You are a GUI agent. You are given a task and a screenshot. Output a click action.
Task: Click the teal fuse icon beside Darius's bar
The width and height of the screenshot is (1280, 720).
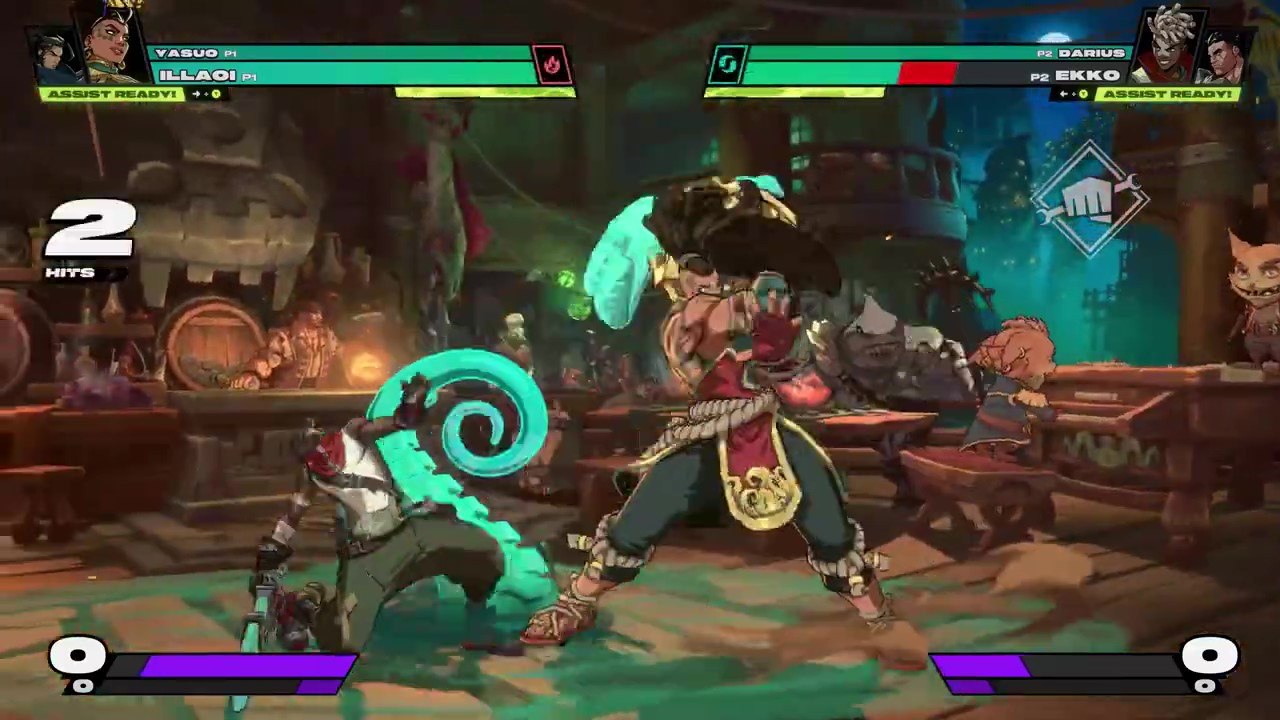pos(727,65)
